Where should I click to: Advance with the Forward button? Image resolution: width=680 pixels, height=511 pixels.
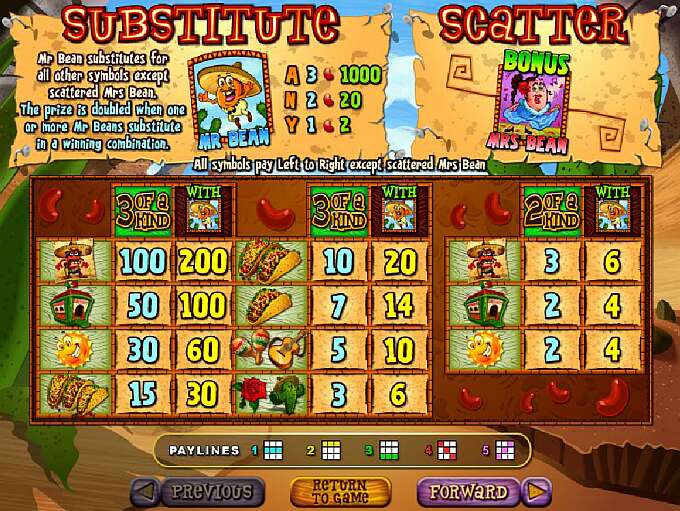tap(469, 491)
